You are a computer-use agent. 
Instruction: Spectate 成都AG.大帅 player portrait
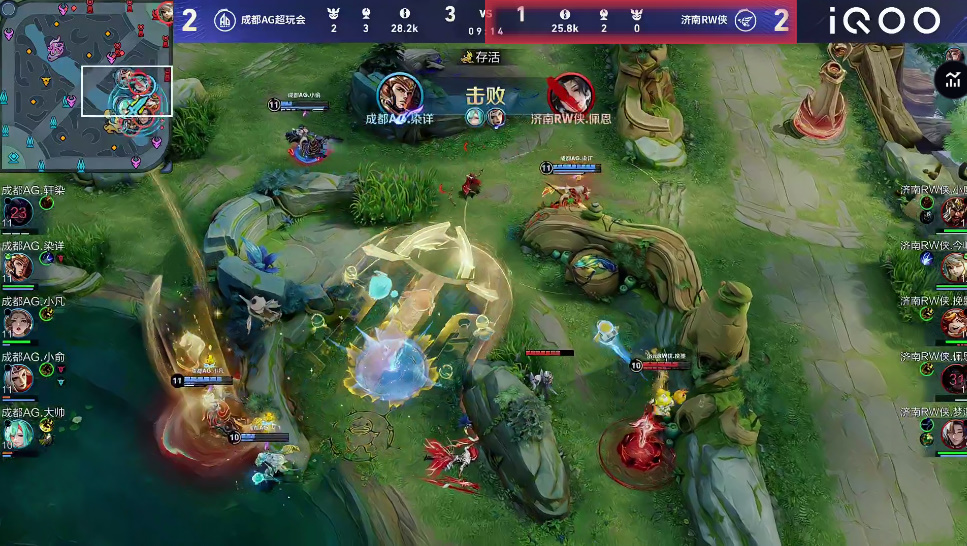18,433
